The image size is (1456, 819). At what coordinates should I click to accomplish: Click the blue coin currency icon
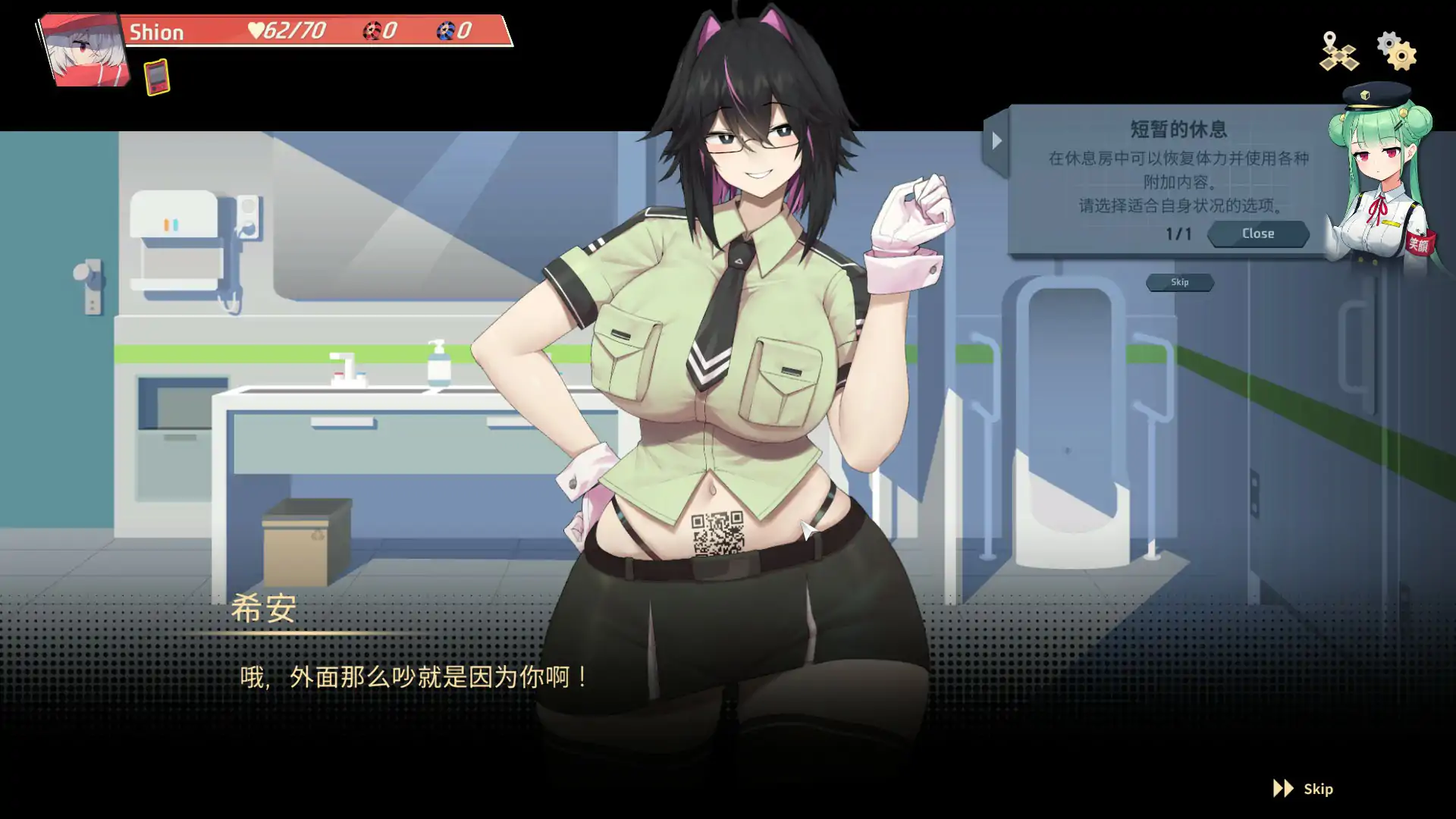point(447,30)
